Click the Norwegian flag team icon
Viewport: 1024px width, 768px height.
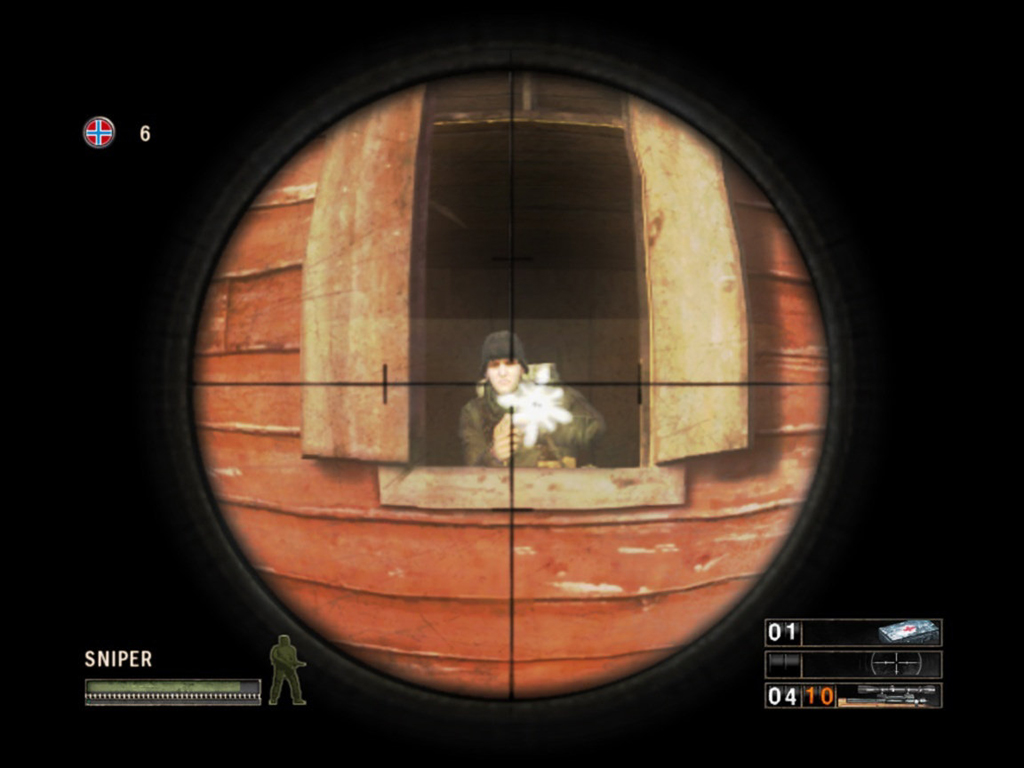point(99,132)
